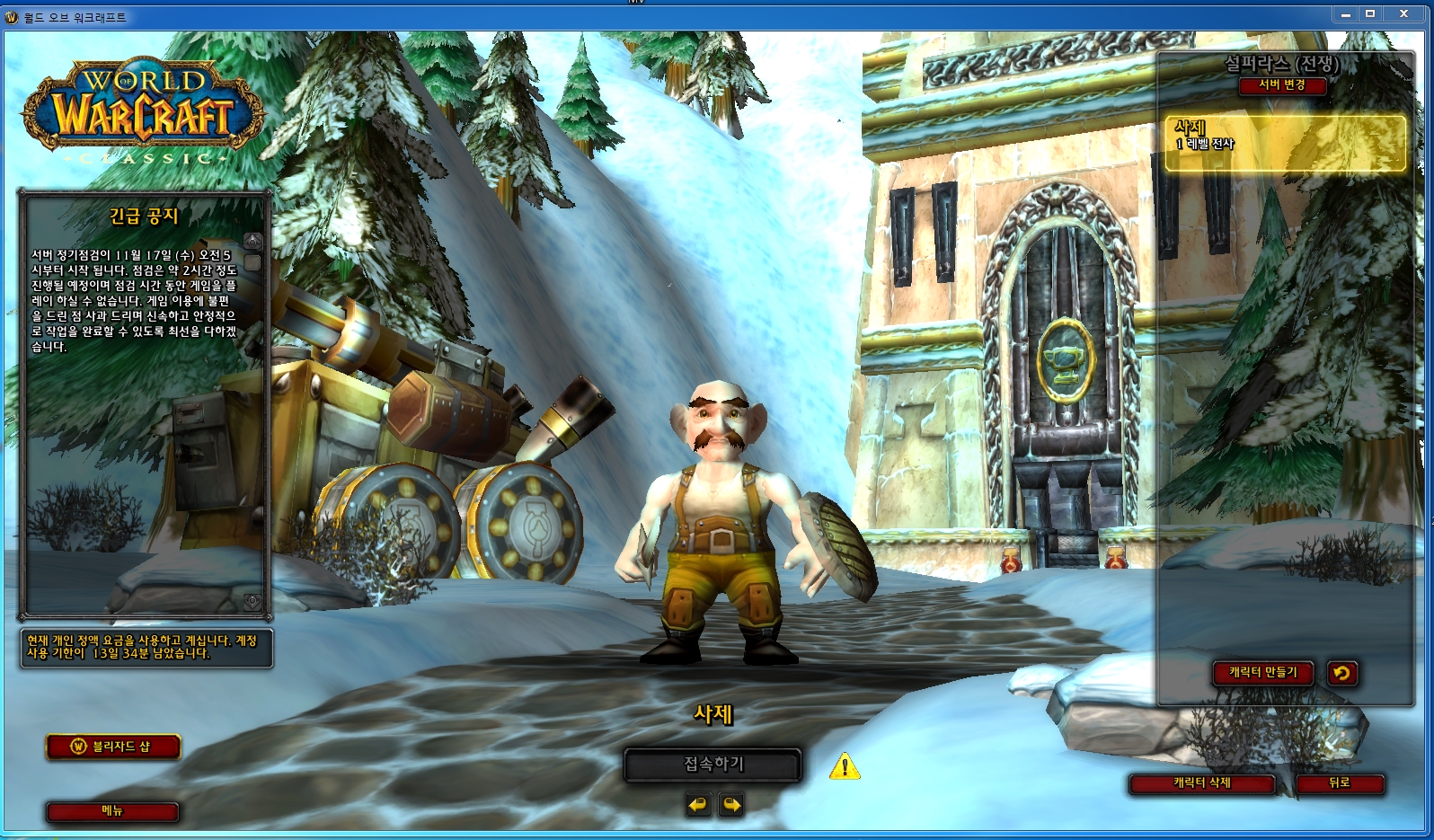Minimize the game window

(1346, 14)
